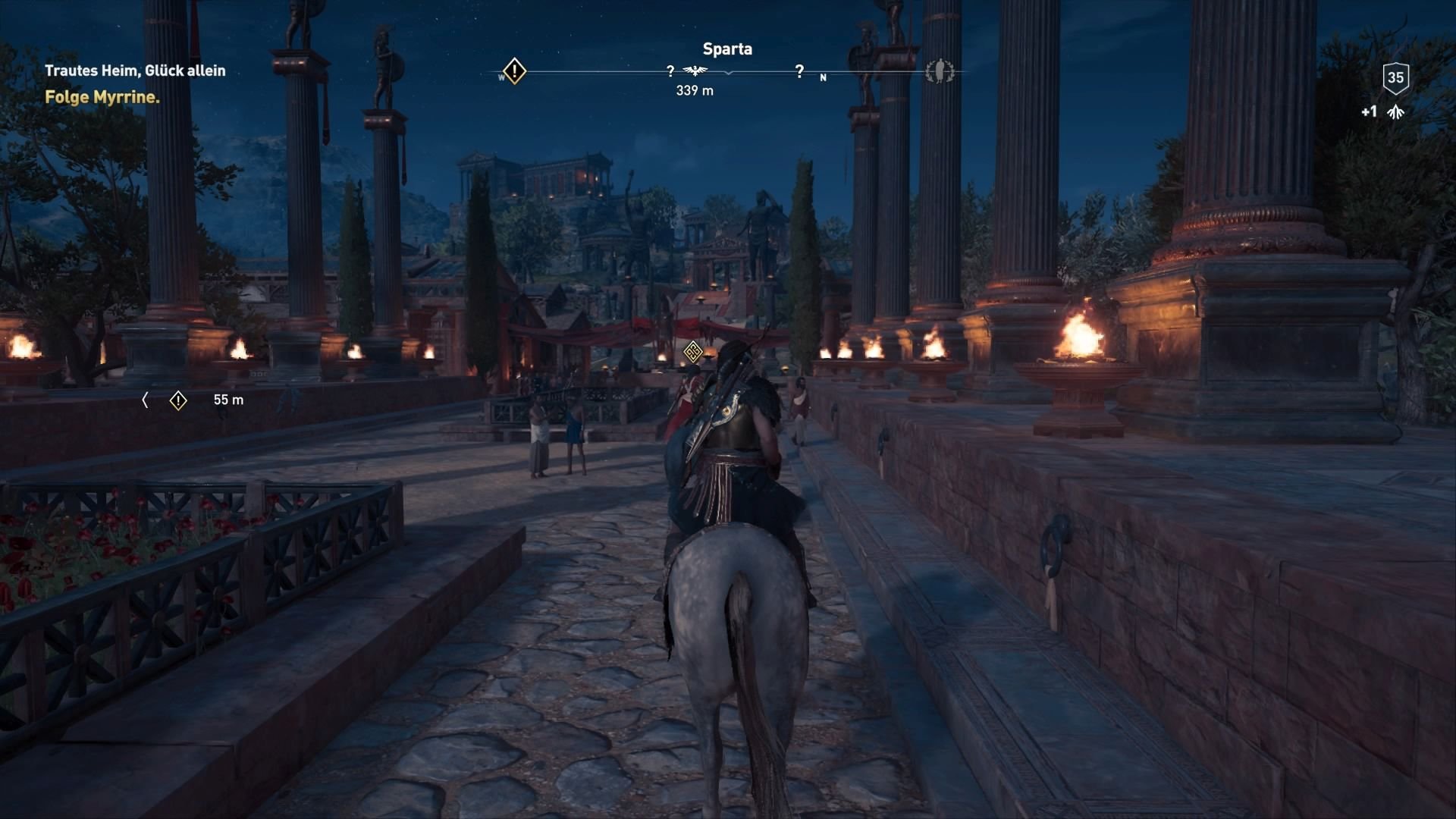Click the exclamation diamond in the objective tracker
The height and width of the screenshot is (819, 1456).
pos(179,400)
